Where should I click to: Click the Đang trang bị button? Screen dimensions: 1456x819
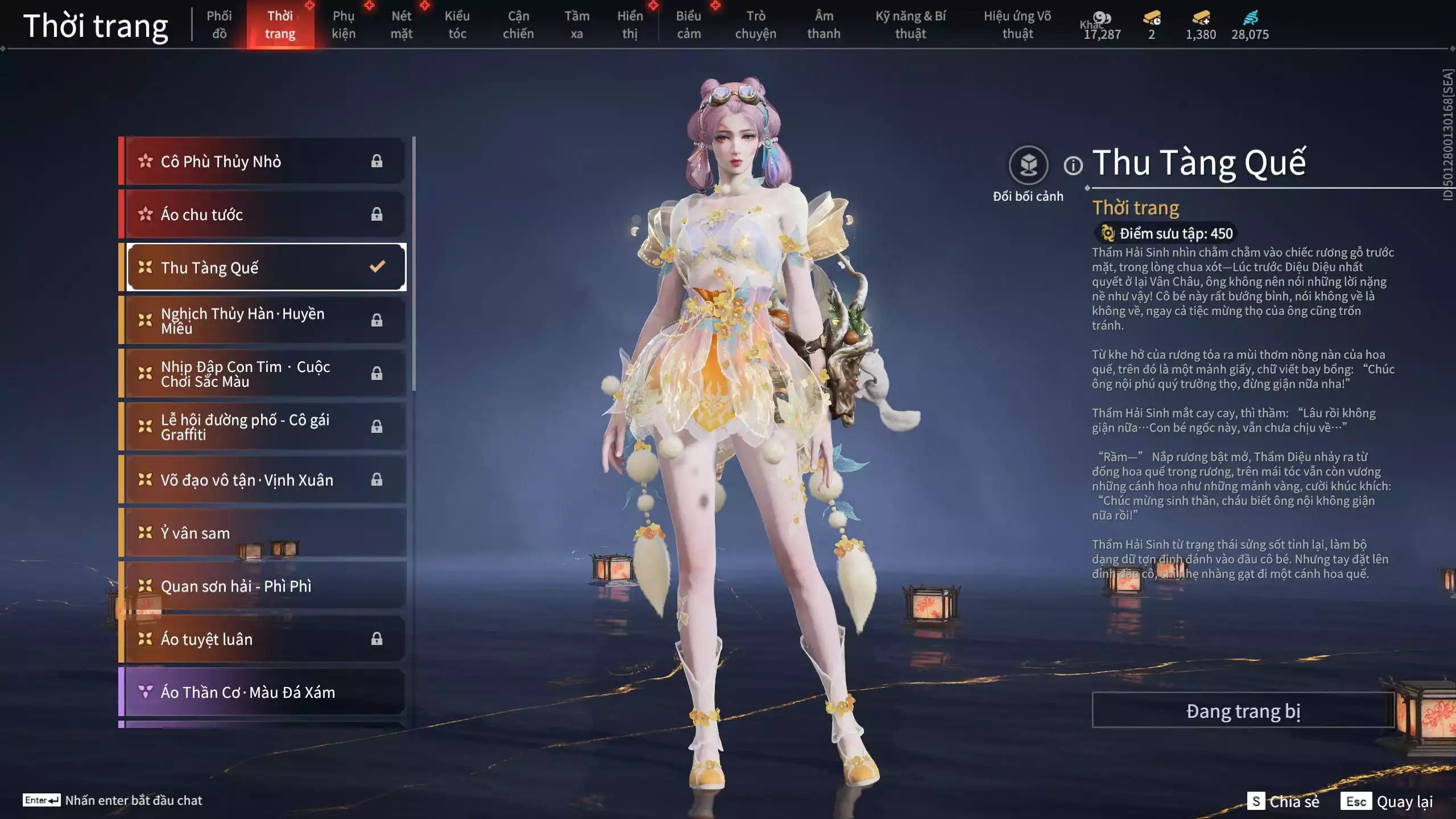[1243, 710]
